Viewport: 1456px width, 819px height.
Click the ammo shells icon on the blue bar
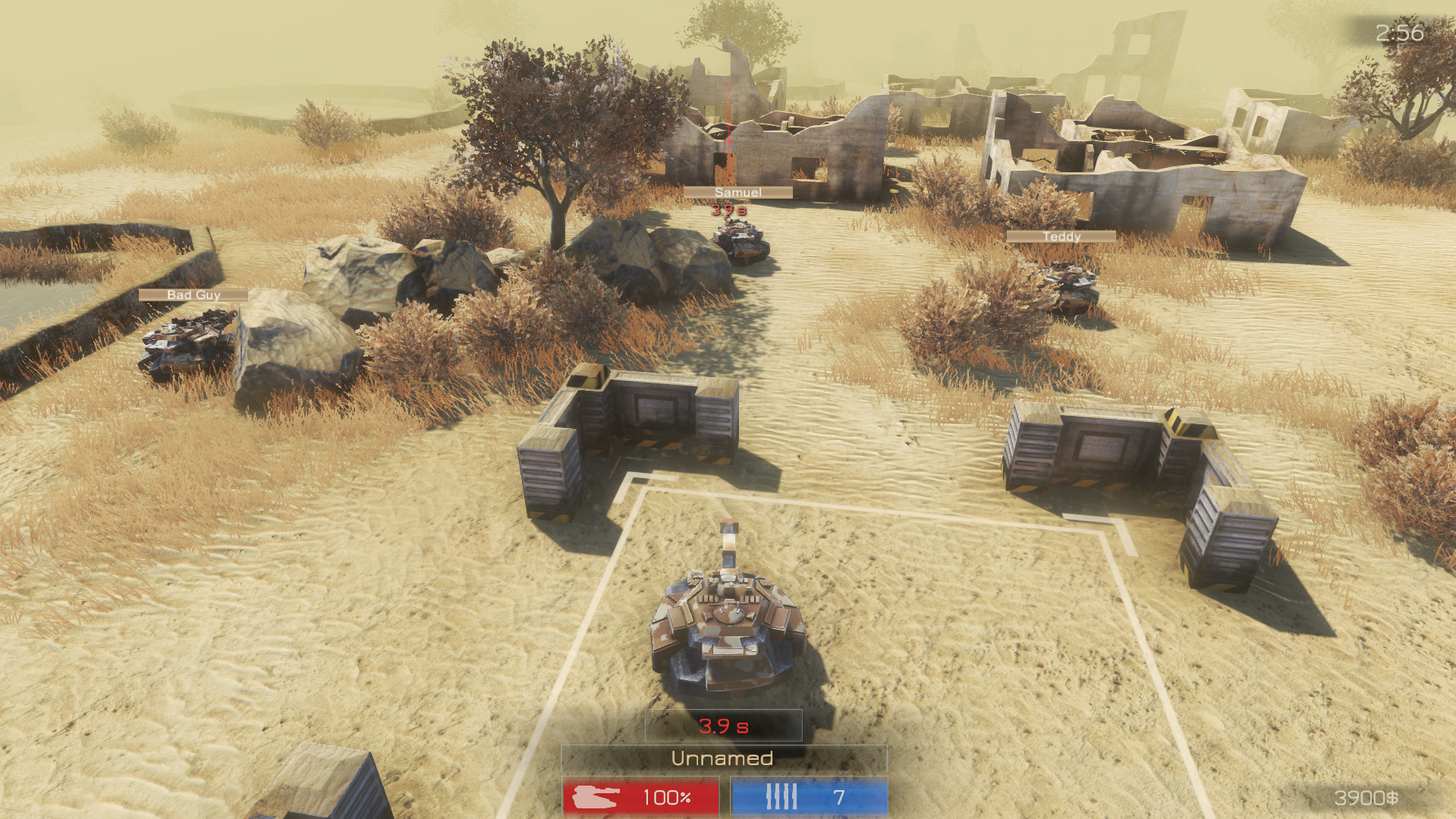782,798
